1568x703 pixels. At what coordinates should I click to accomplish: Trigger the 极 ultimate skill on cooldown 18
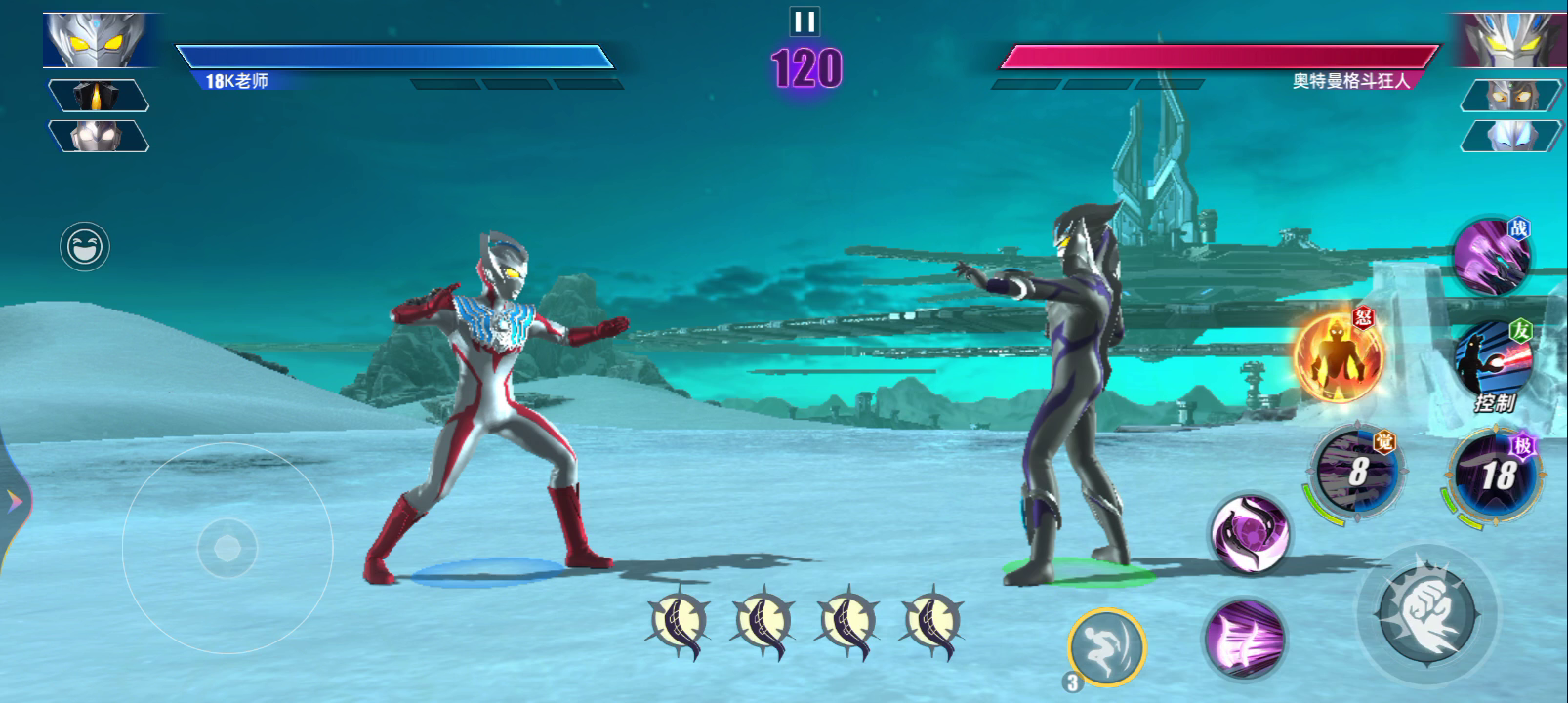pos(1496,476)
